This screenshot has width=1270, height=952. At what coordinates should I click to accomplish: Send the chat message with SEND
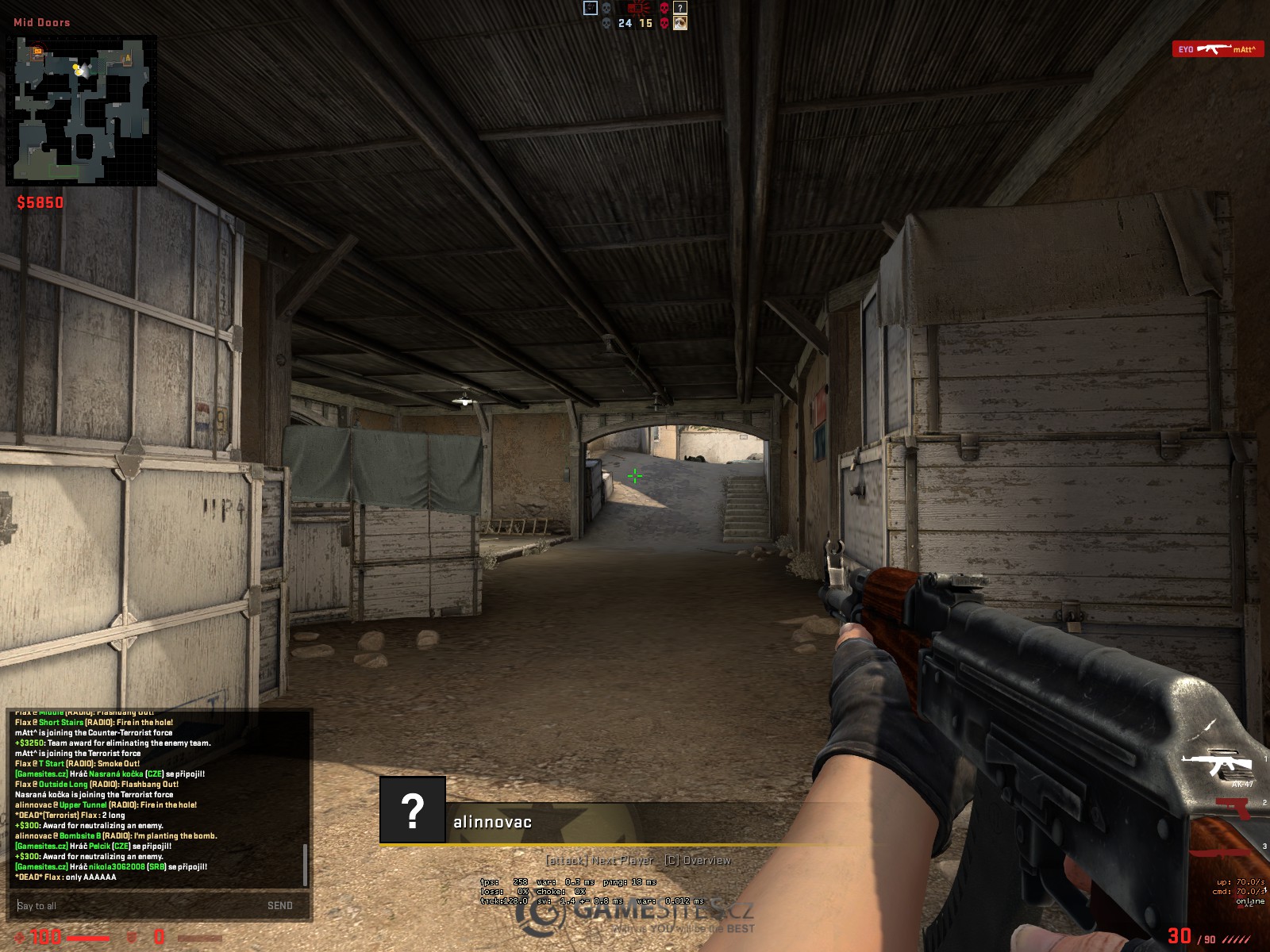tap(279, 905)
